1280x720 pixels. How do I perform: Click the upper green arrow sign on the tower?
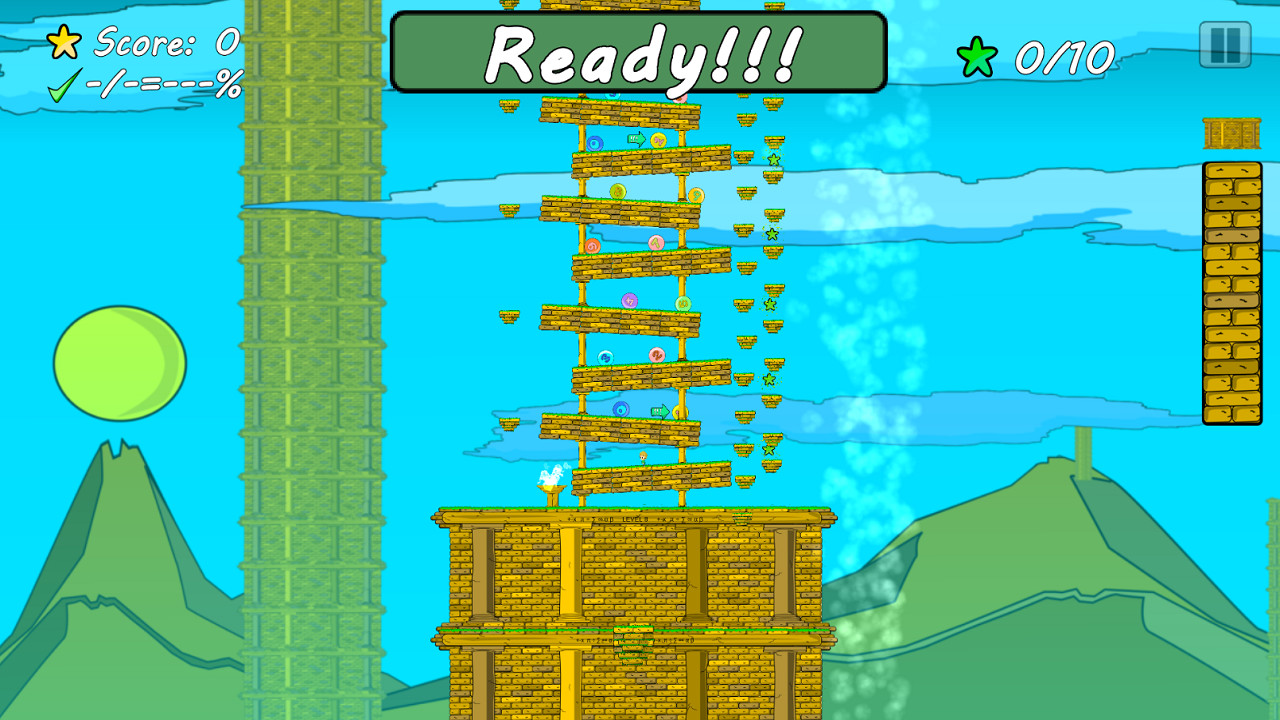636,140
